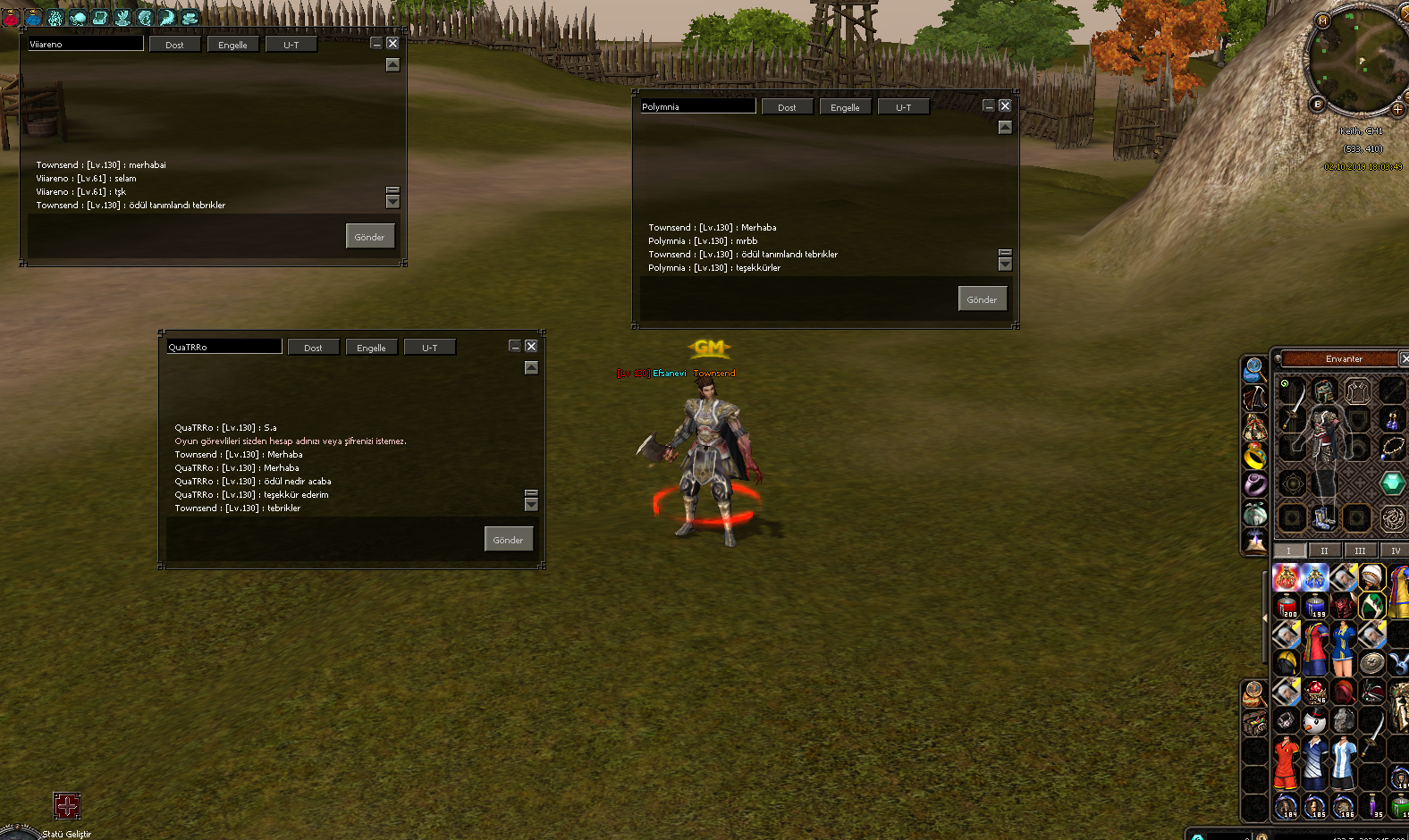Click U-T button in the QuaTRRo window
The width and height of the screenshot is (1409, 840).
tap(429, 348)
